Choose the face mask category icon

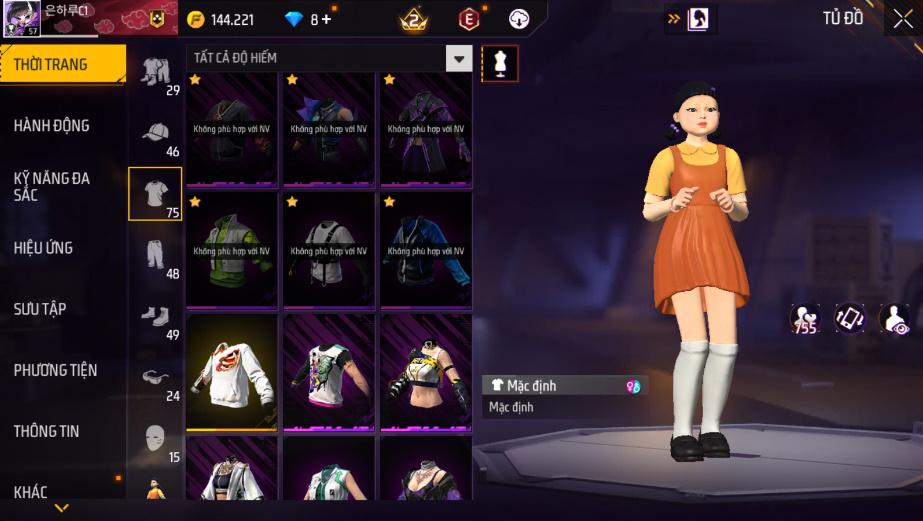(155, 438)
